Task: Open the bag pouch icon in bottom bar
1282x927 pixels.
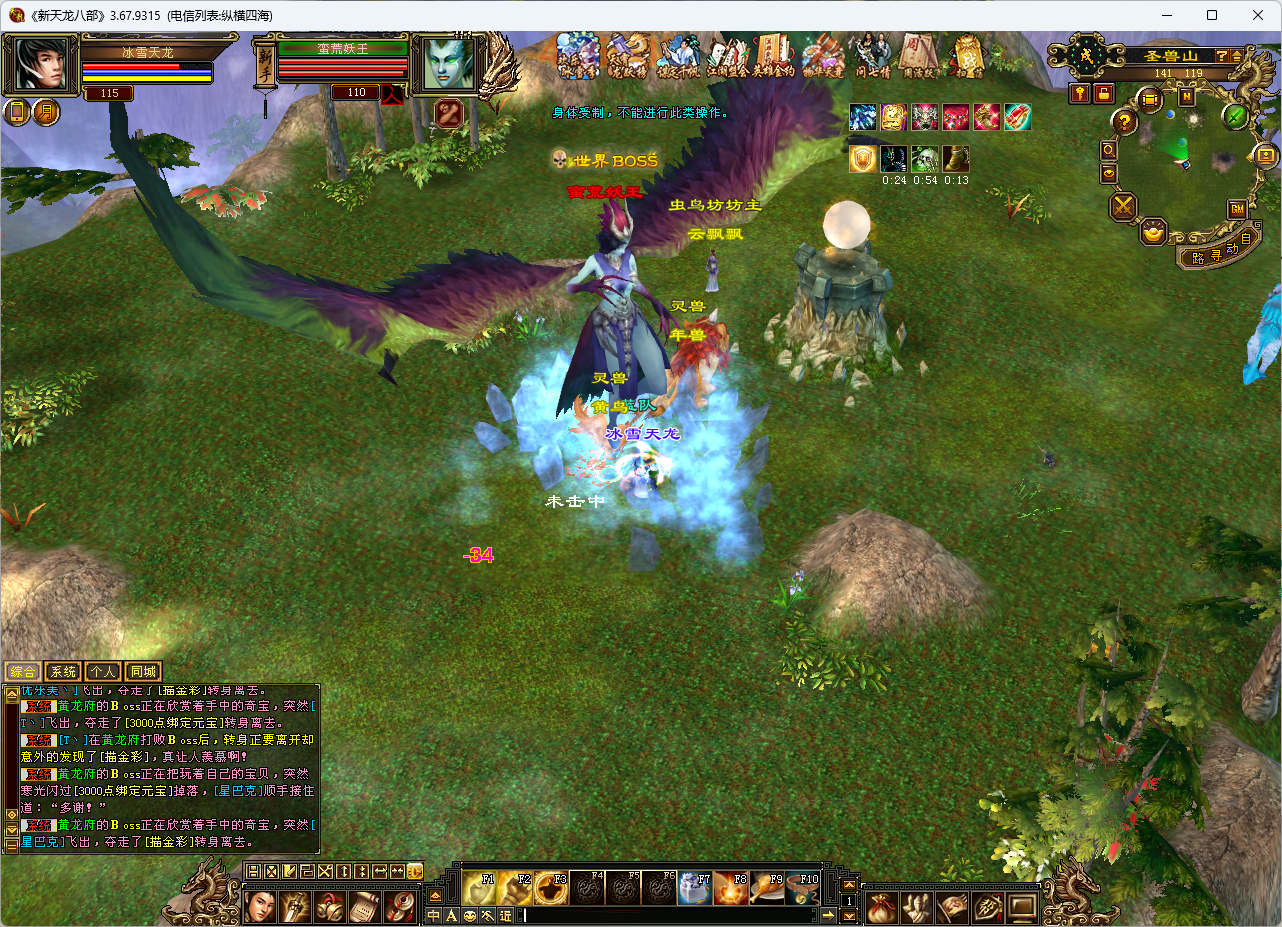Action: tap(882, 908)
